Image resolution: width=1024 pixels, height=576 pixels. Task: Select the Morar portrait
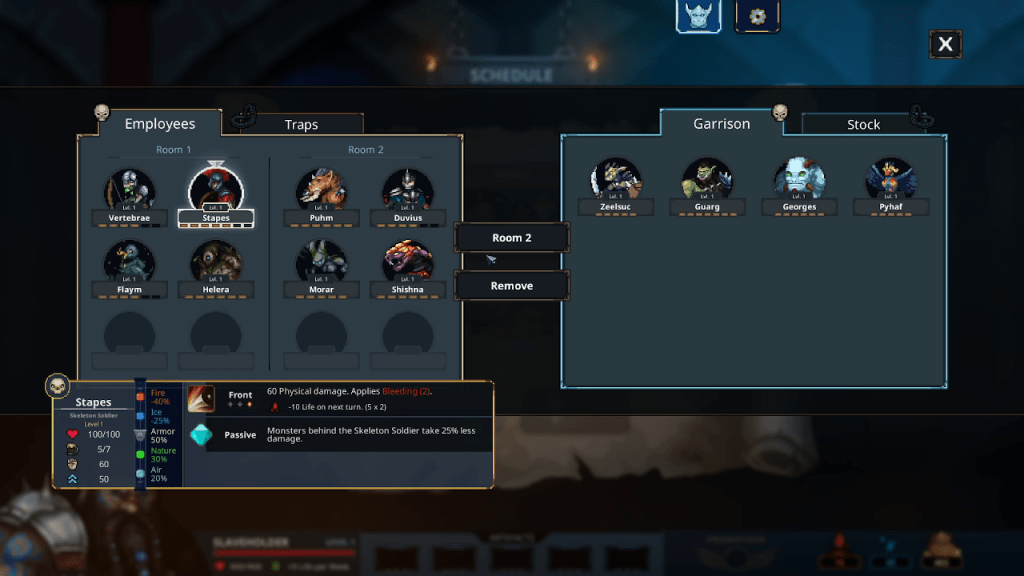322,262
